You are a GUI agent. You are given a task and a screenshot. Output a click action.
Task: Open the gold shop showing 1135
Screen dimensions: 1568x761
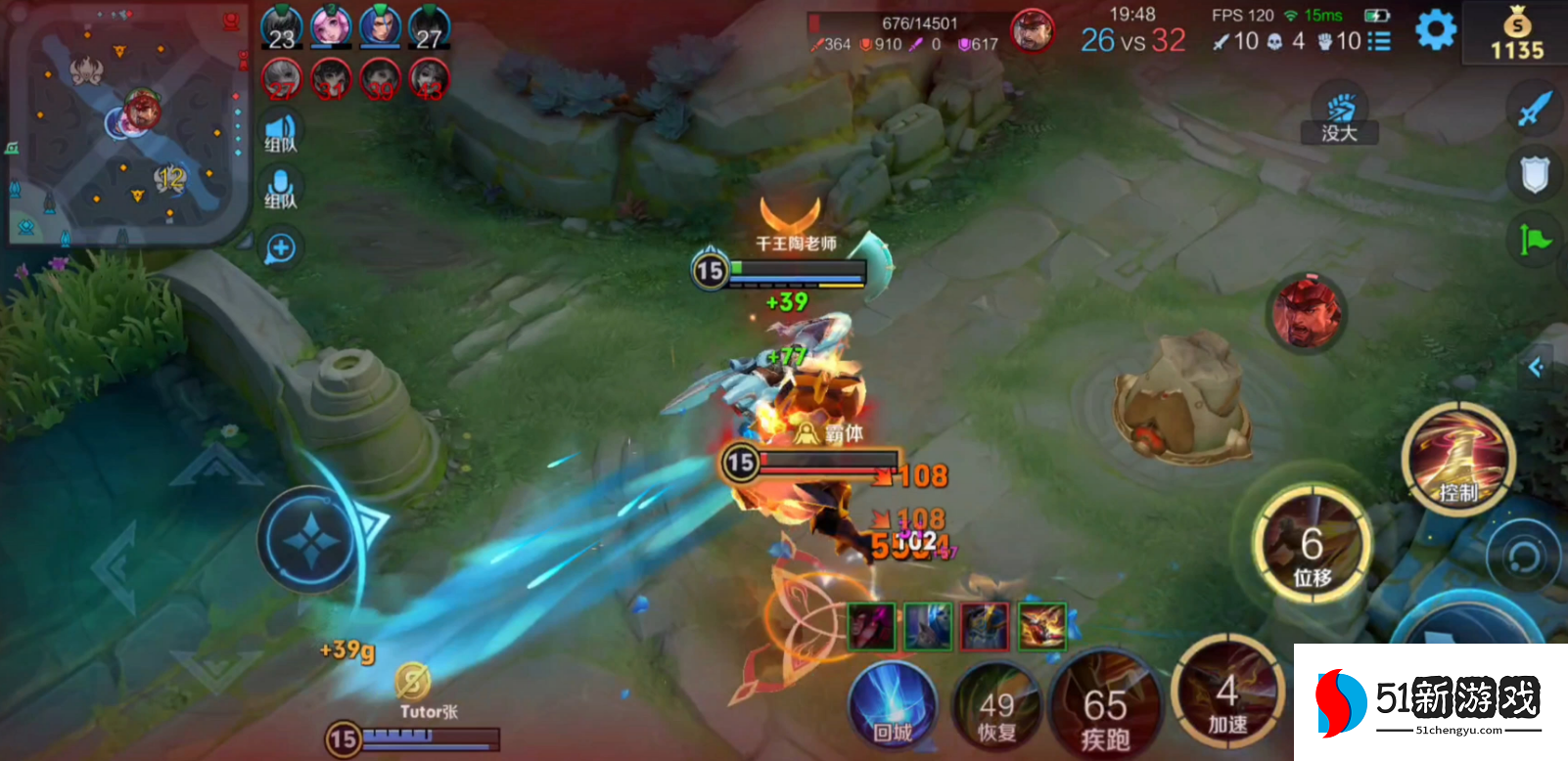pos(1516,34)
